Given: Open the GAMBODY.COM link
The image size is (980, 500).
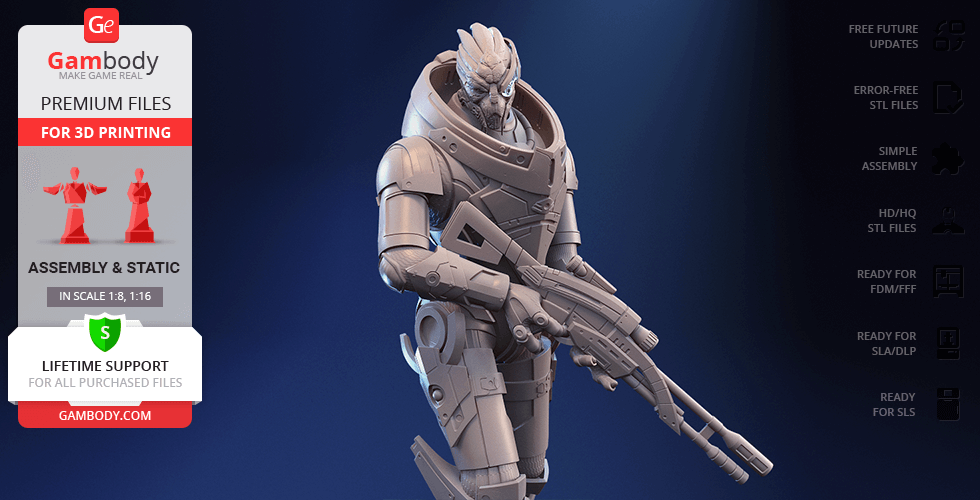Looking at the screenshot, I should (104, 414).
